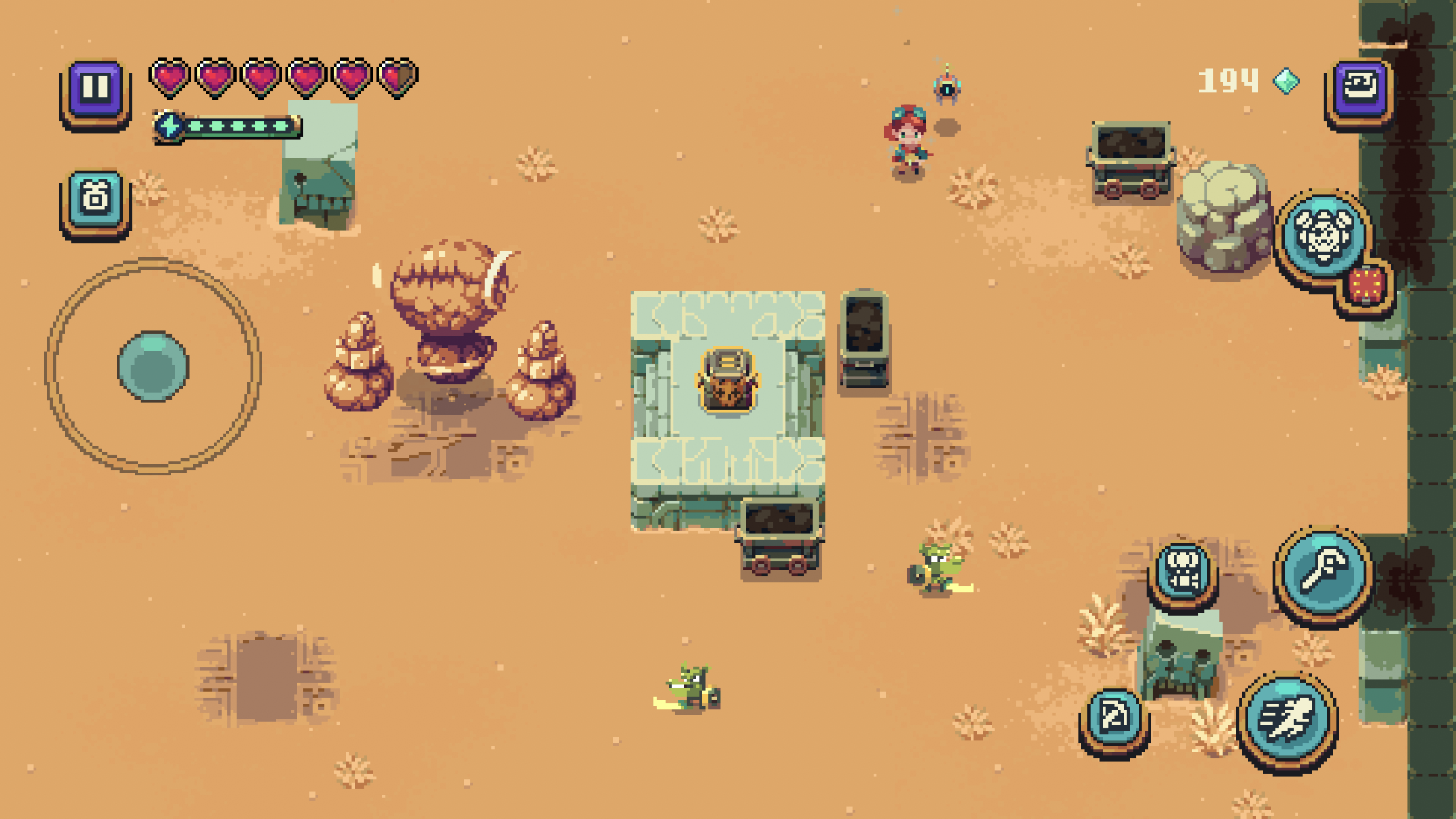Activate the skull-labeled gadget button
The image size is (1456, 819).
point(1184,571)
